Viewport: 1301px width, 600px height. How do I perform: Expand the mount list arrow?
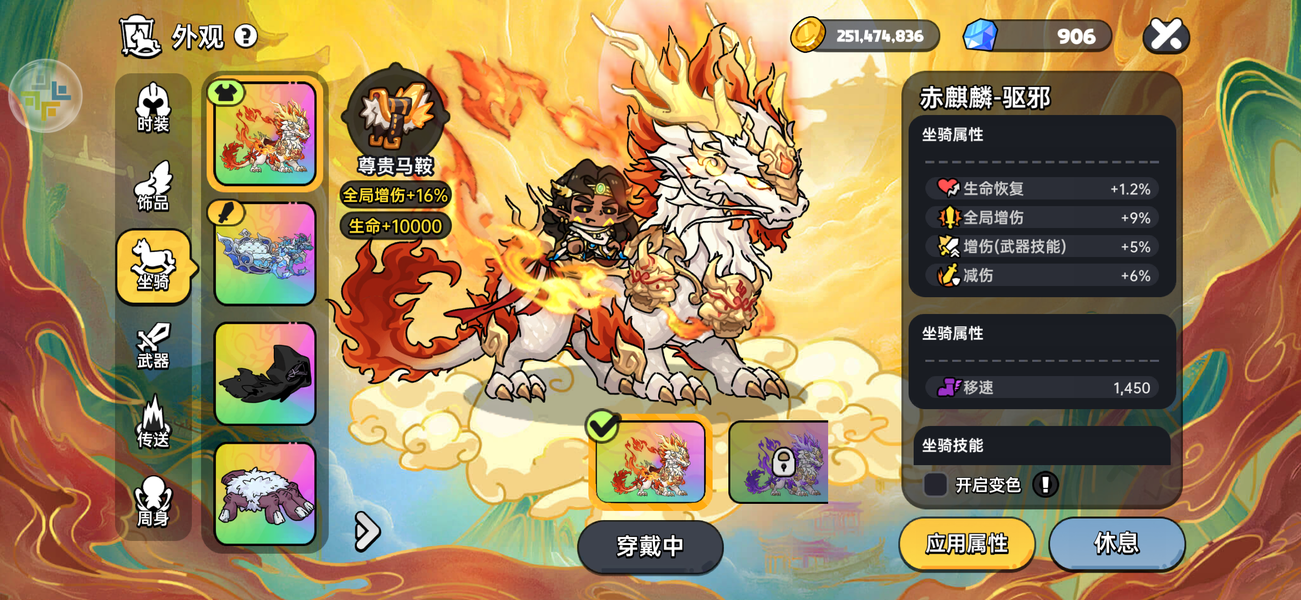[x=367, y=532]
